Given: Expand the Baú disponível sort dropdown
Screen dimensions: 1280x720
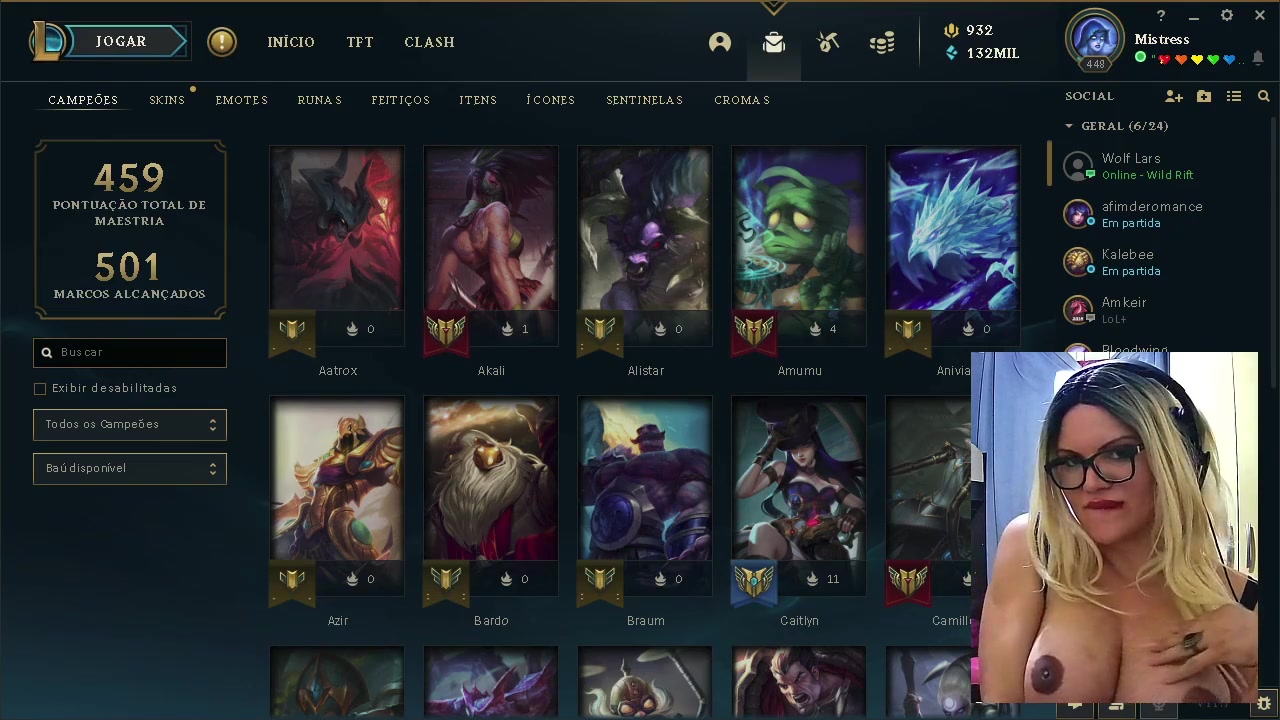Looking at the screenshot, I should click(x=130, y=468).
